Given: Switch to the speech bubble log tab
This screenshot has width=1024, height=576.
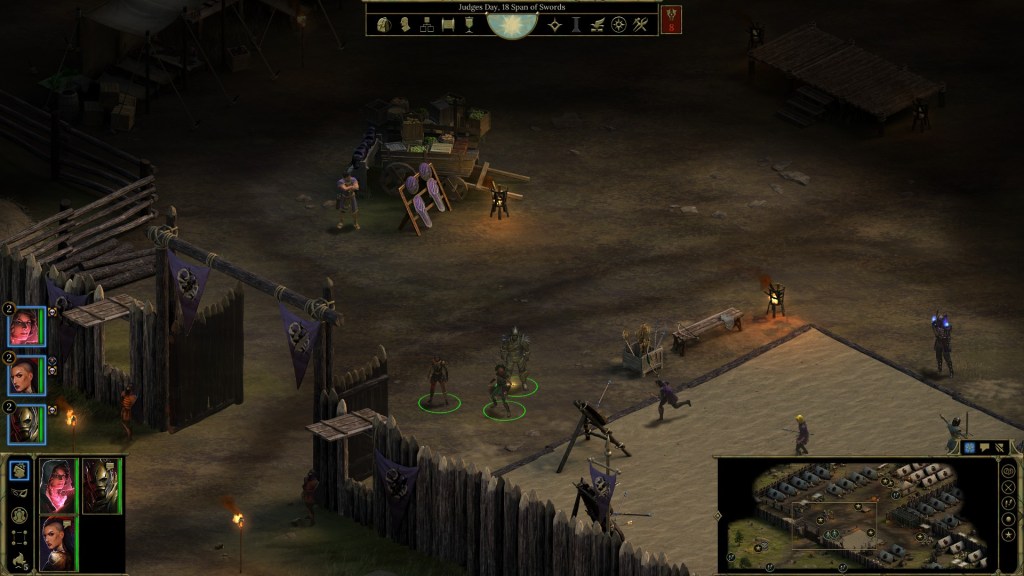Looking at the screenshot, I should [x=984, y=448].
